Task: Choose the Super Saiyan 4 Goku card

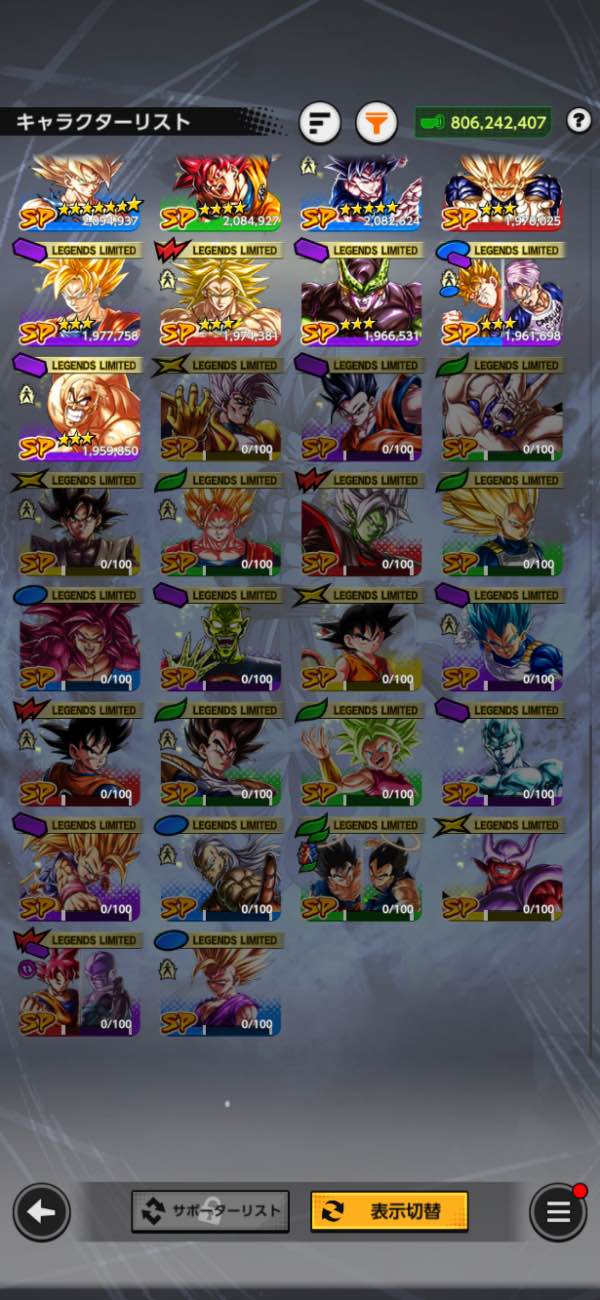Action: pyautogui.click(x=80, y=647)
